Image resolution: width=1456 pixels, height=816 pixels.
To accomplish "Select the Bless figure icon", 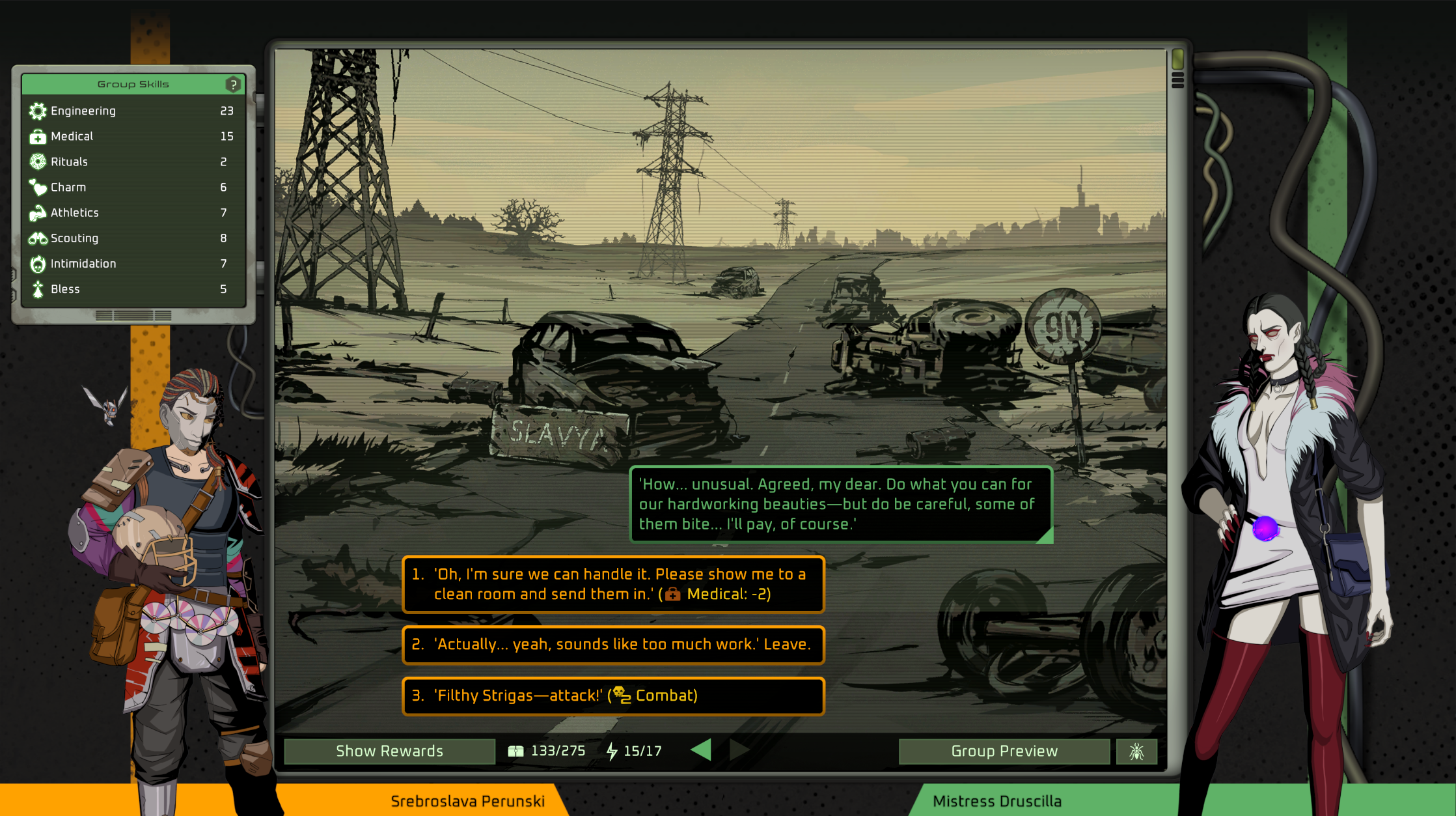I will click(x=38, y=288).
